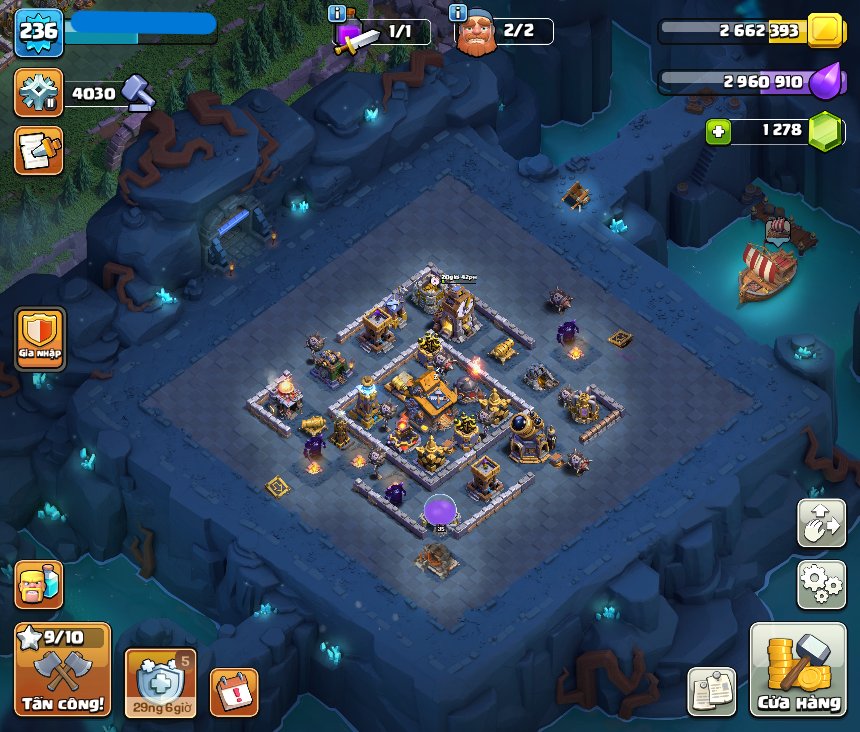The image size is (860, 732).
Task: Tap the league badge gear button
Action: [39, 93]
